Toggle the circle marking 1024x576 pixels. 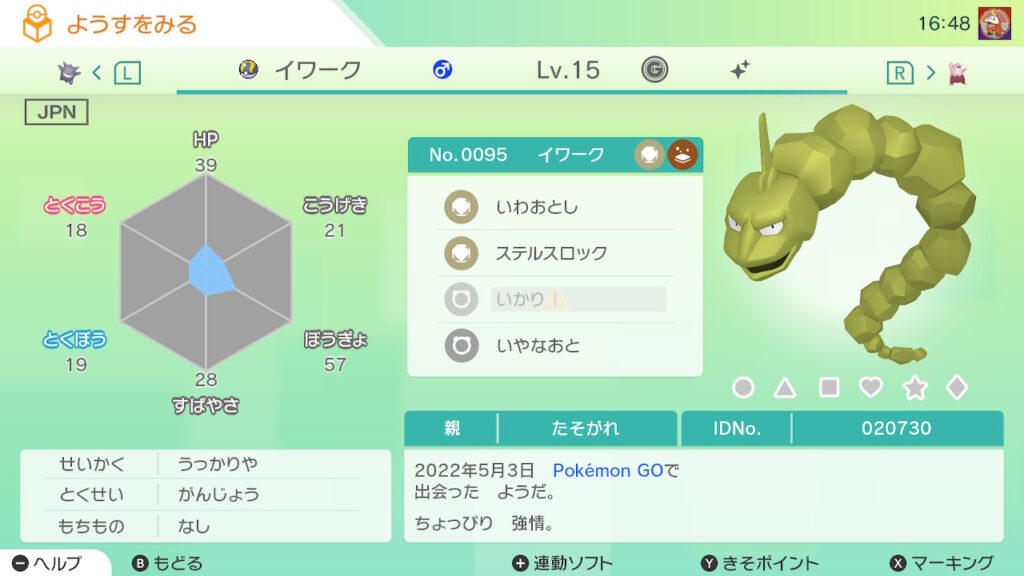743,388
